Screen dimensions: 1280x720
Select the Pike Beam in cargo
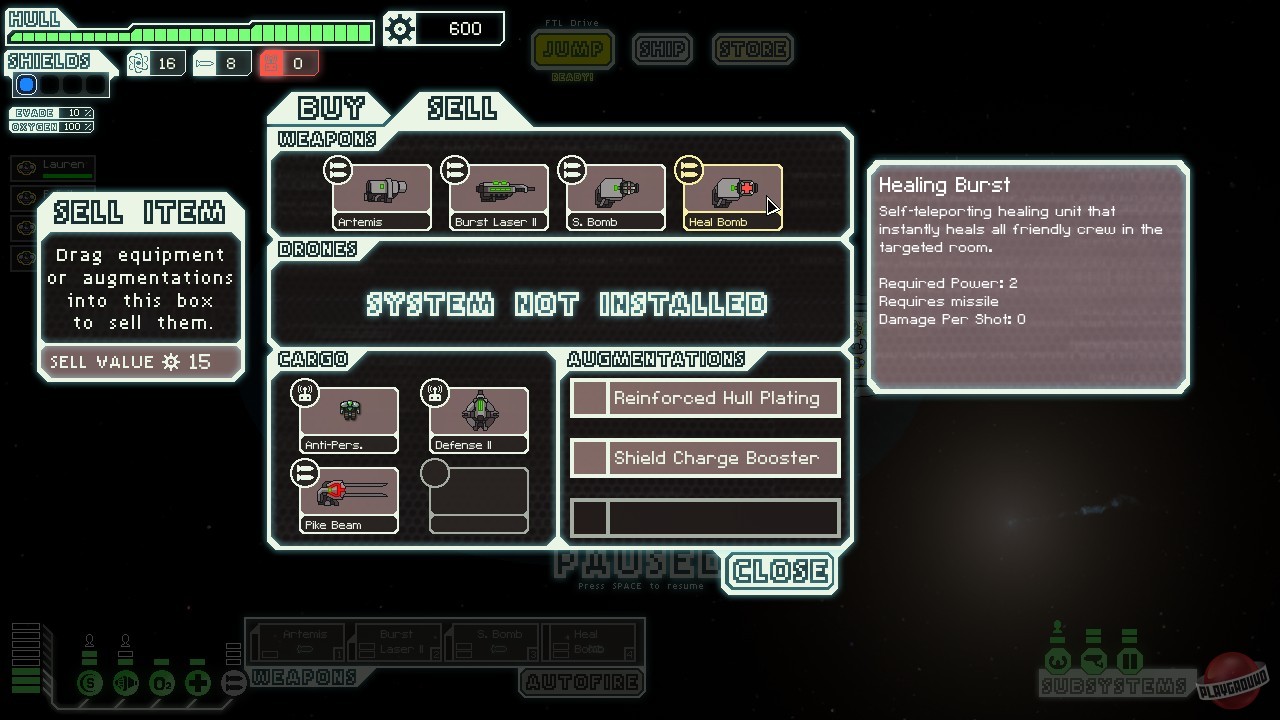tap(348, 497)
